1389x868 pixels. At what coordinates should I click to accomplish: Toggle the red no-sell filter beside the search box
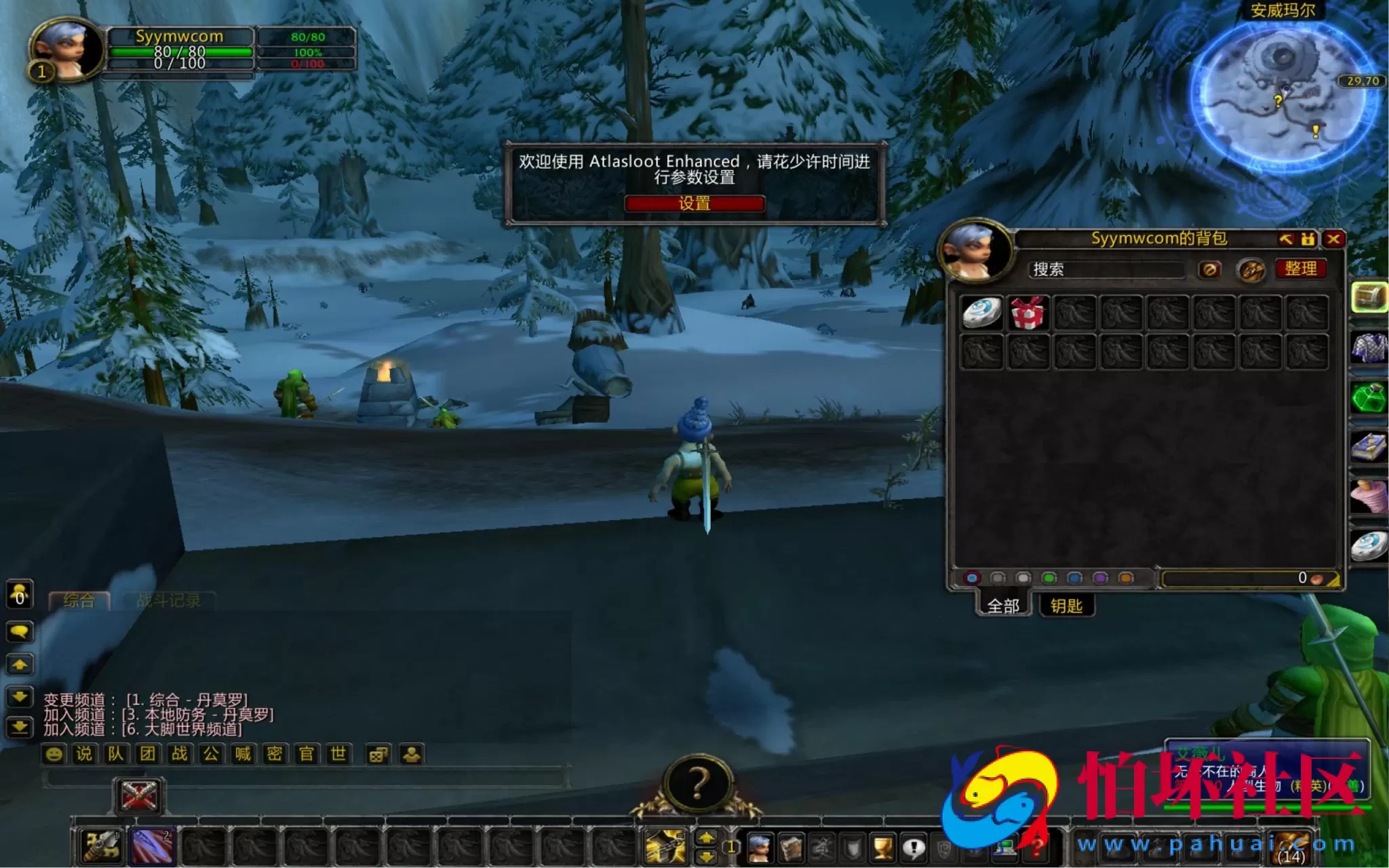pos(1210,269)
